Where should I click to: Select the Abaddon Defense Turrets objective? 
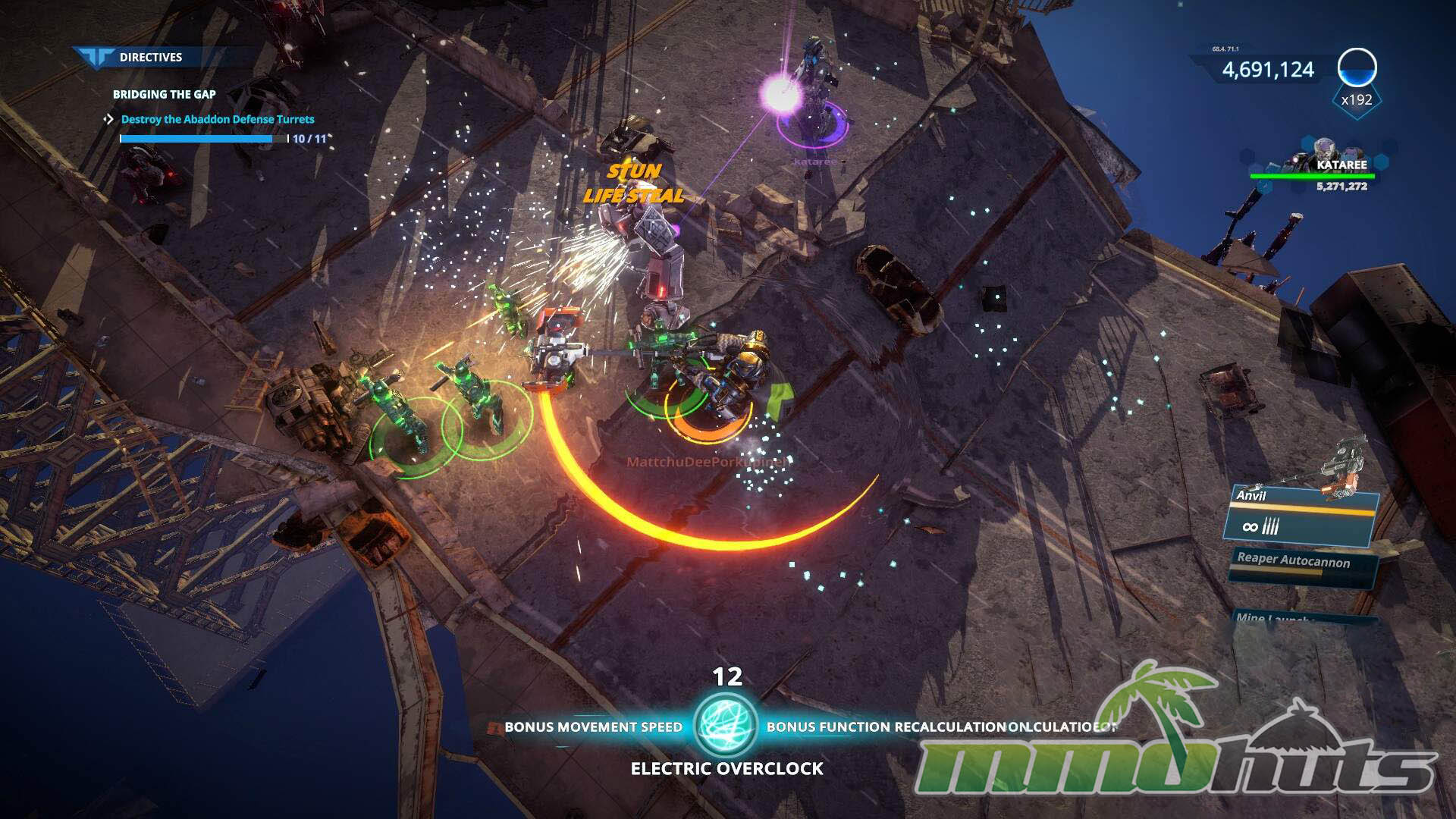pos(217,119)
